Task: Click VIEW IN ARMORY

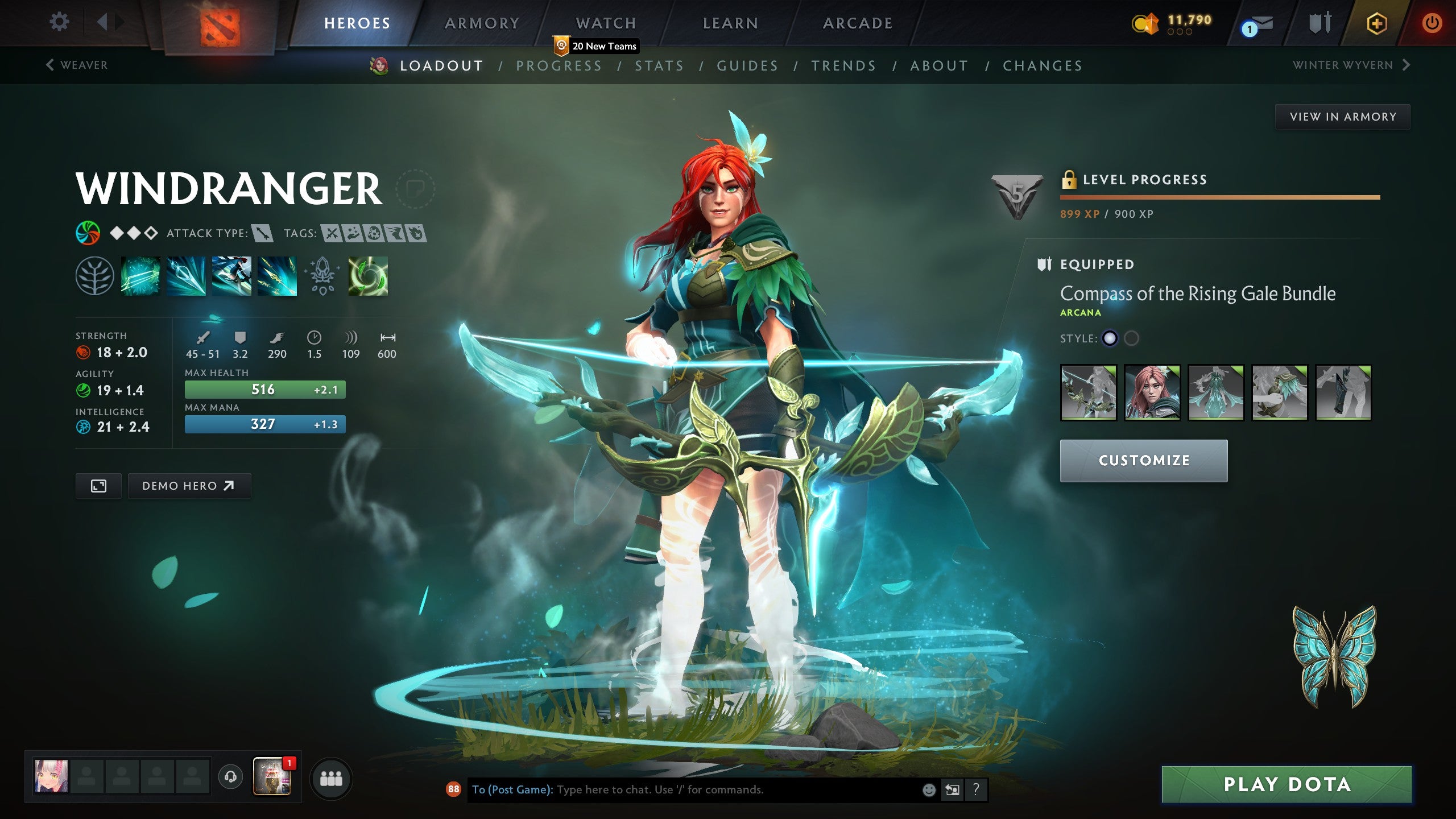Action: (x=1342, y=116)
